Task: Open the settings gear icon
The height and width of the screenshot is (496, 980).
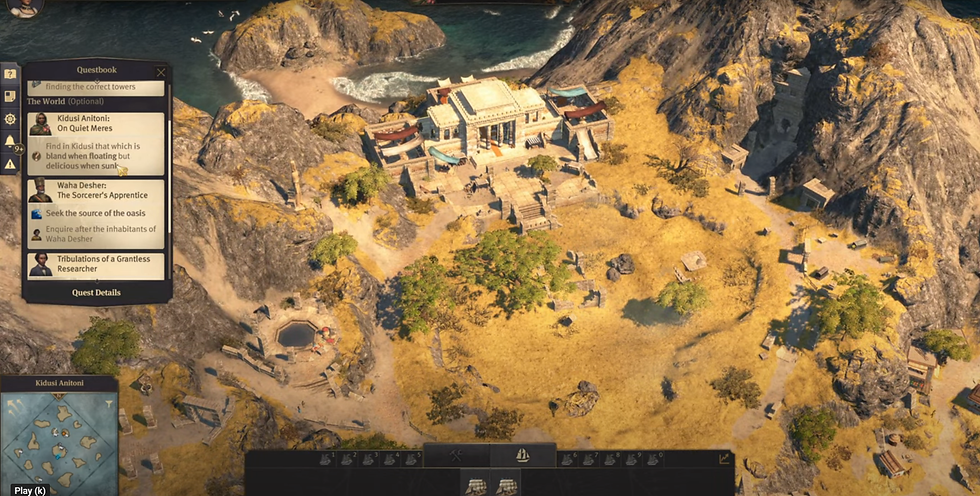Action: (x=10, y=119)
